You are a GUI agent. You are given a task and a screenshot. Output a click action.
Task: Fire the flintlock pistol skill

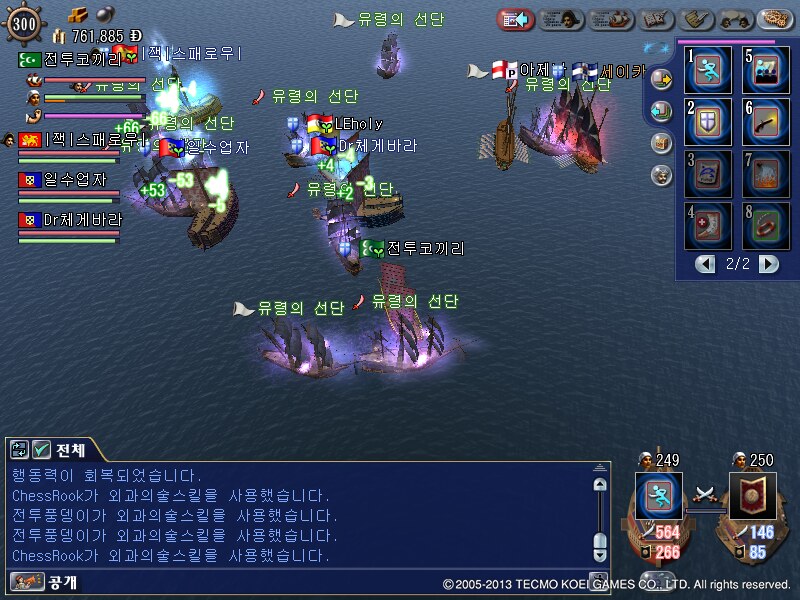[765, 122]
